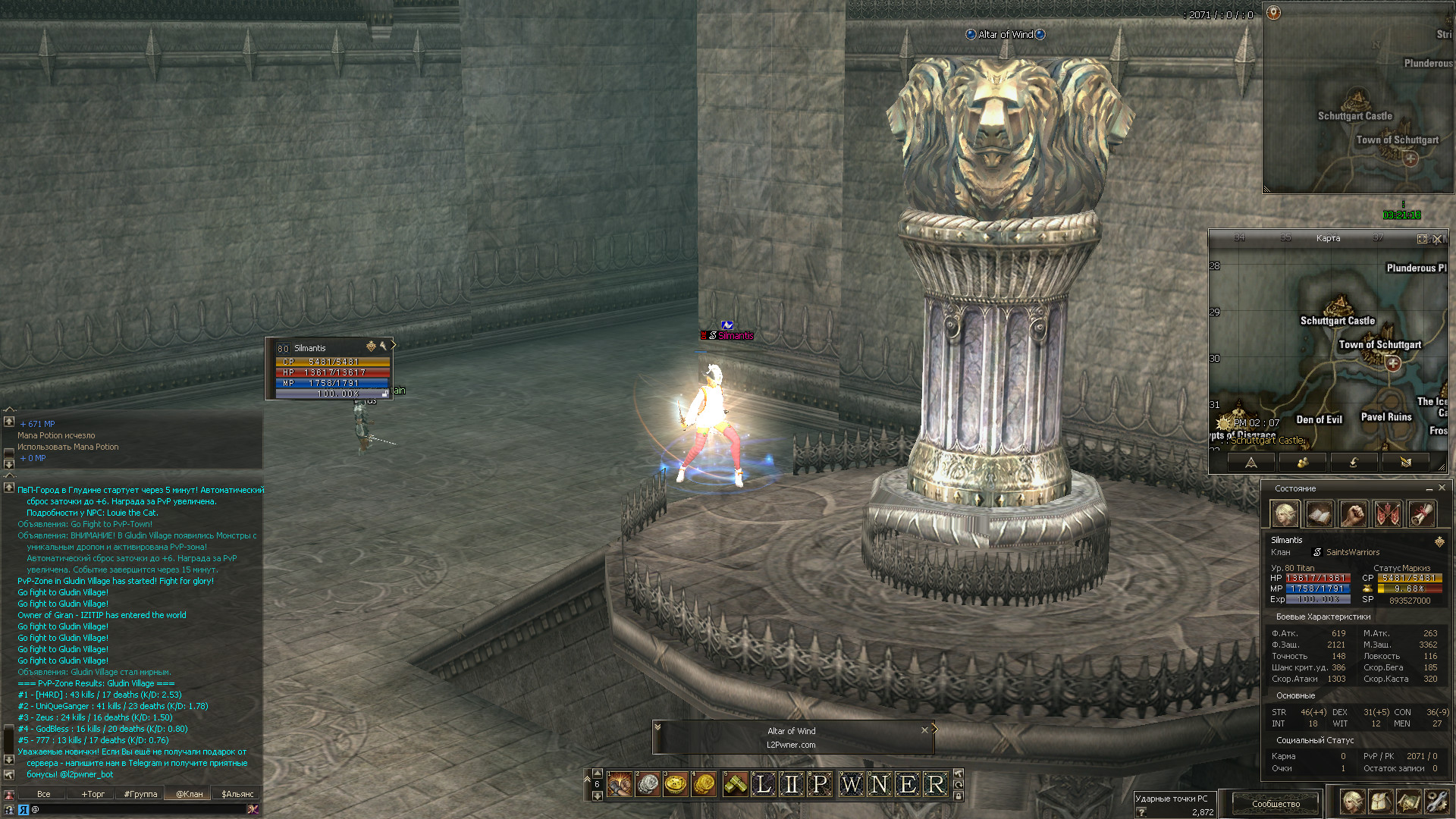
Task: Switch to the red banners tab in status
Action: (x=1388, y=514)
